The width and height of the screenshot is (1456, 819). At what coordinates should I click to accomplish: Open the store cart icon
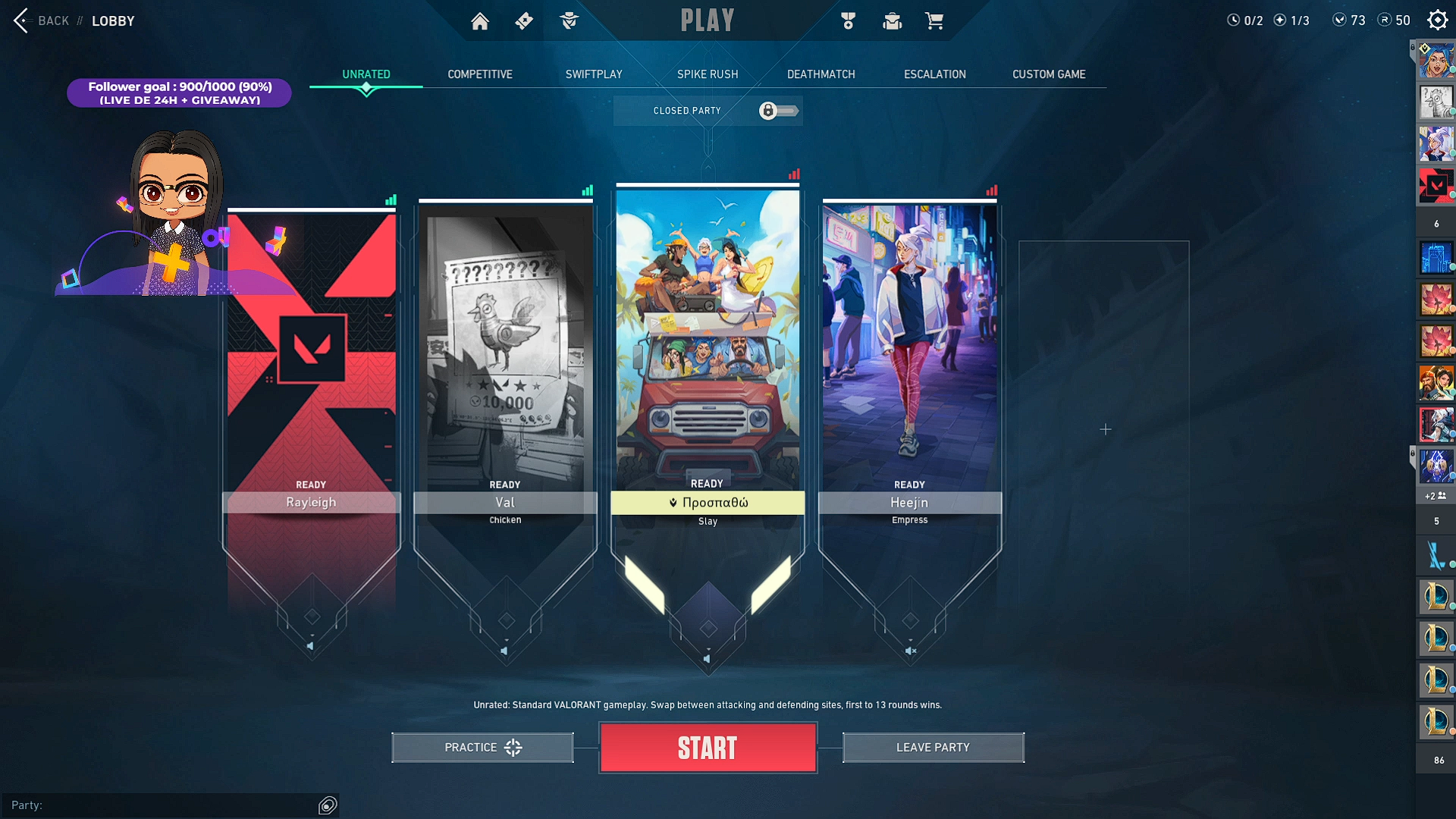(934, 21)
